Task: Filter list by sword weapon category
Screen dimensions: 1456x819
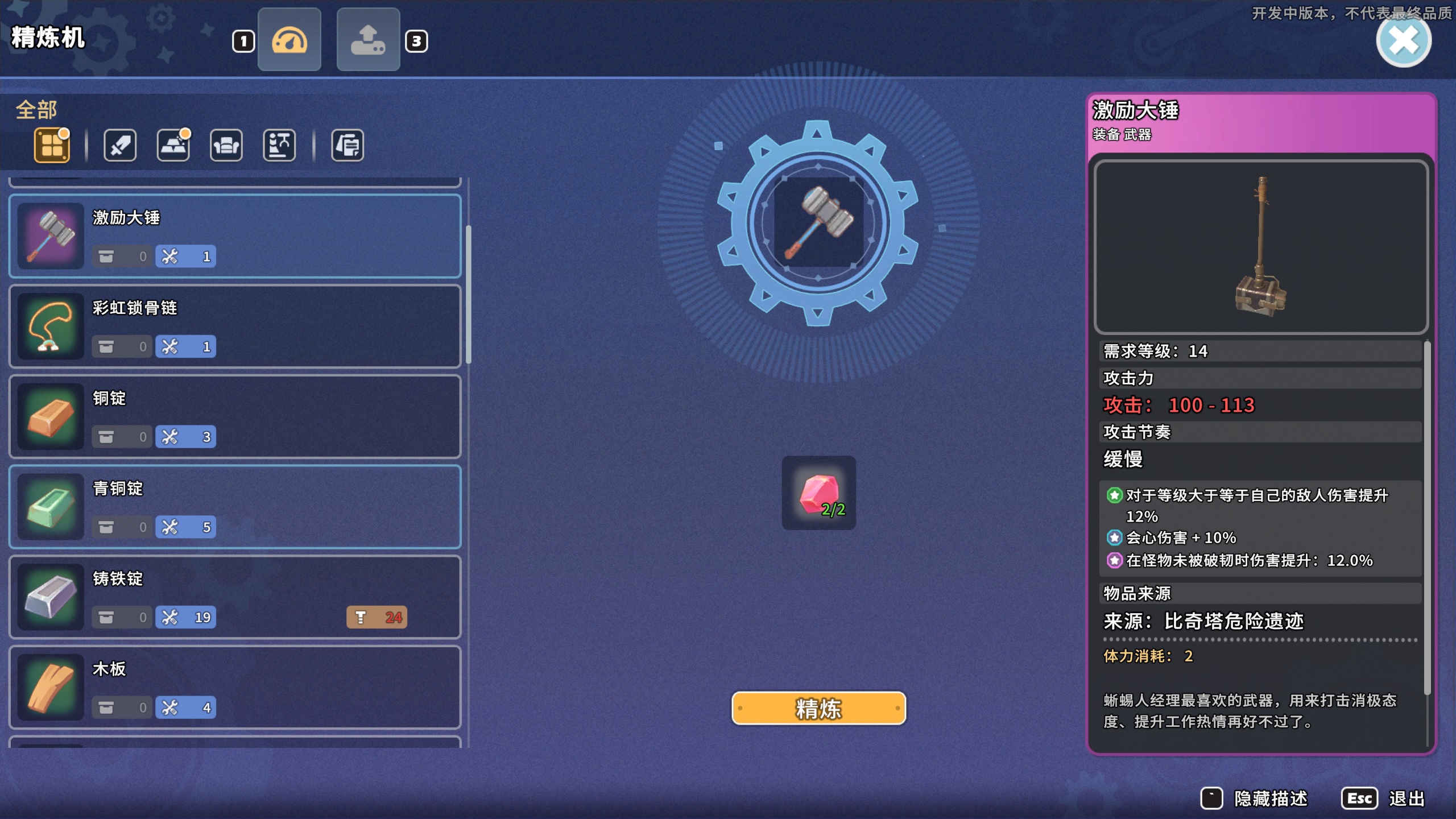Action: [x=120, y=146]
